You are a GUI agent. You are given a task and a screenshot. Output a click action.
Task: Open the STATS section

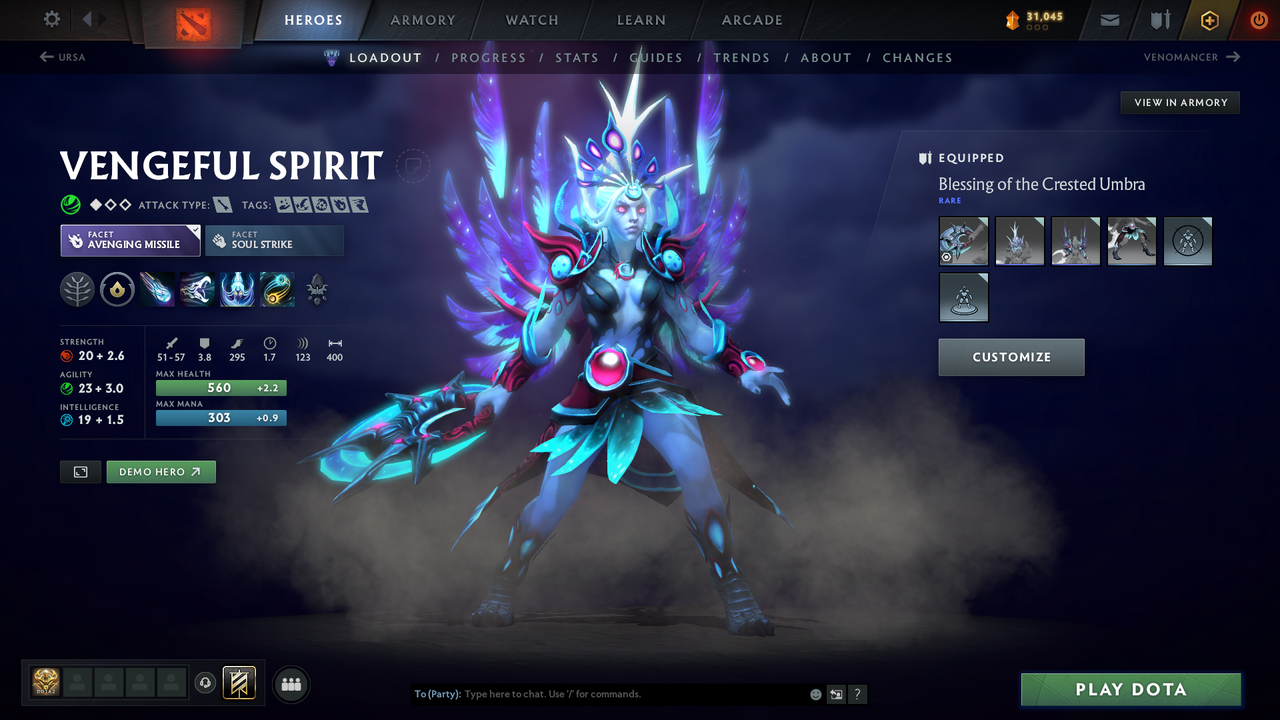pyautogui.click(x=577, y=57)
